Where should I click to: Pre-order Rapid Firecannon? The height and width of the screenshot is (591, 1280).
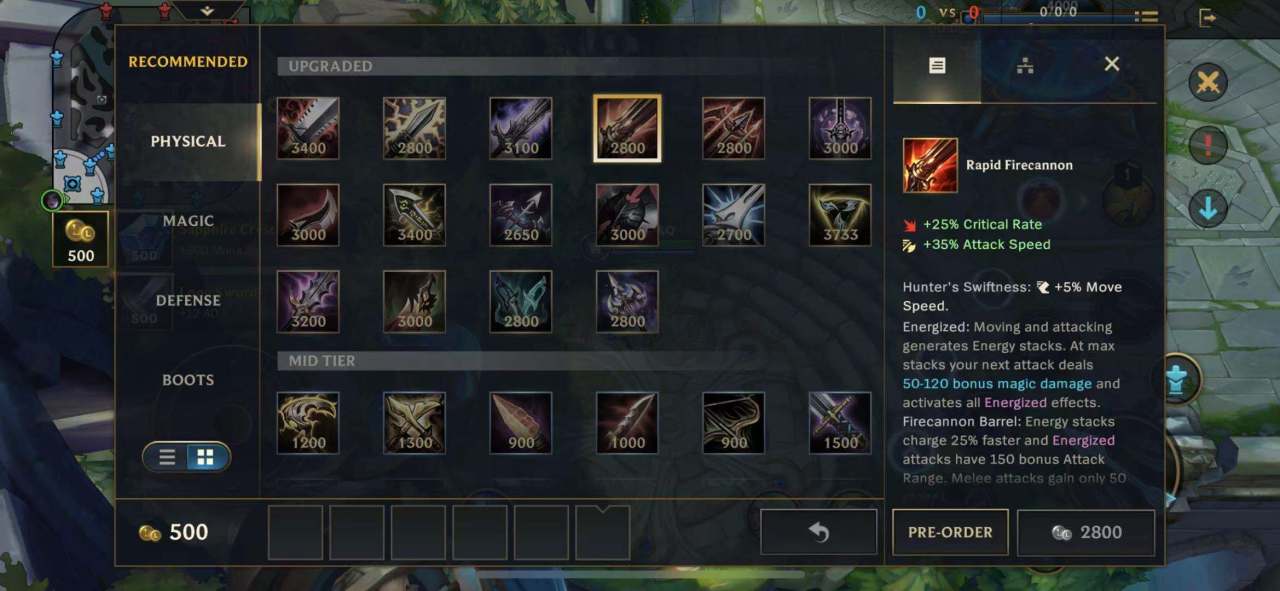pos(950,532)
